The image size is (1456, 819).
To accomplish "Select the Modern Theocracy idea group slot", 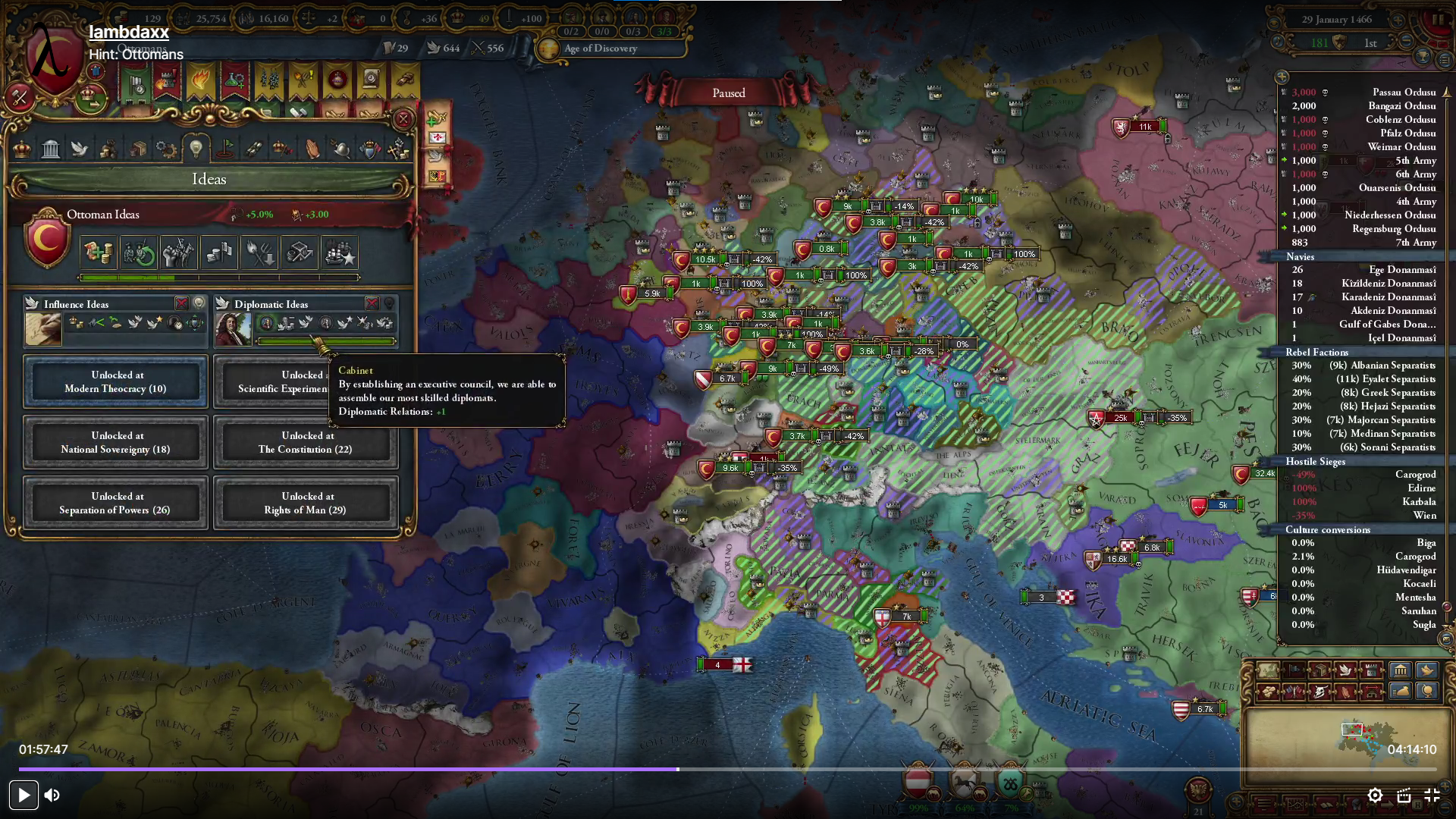I will click(115, 381).
